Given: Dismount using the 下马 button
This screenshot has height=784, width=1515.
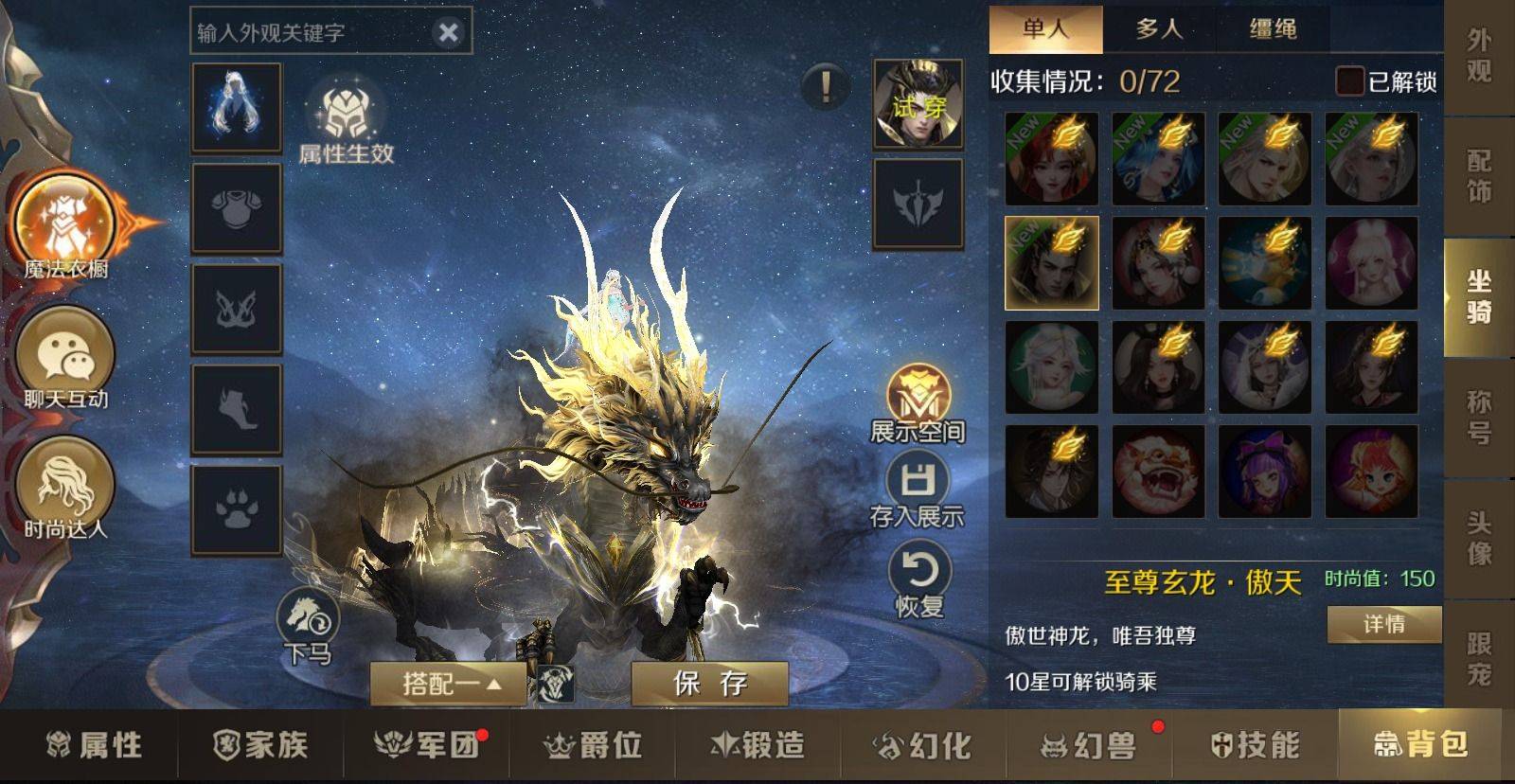Looking at the screenshot, I should 309,627.
